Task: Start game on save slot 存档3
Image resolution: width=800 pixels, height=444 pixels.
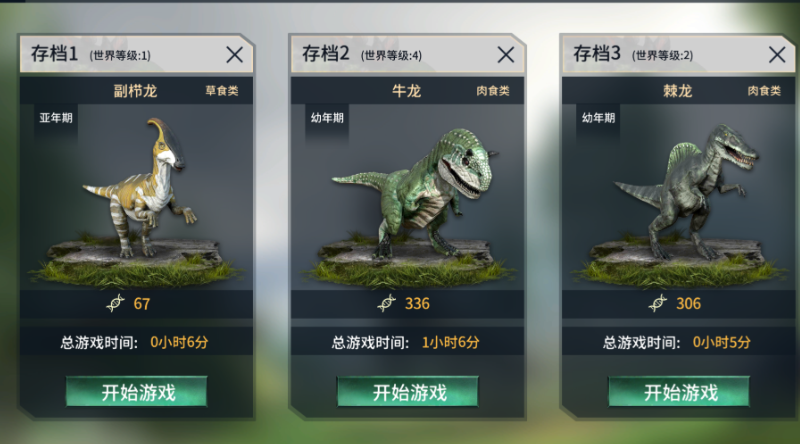Action: tap(679, 392)
